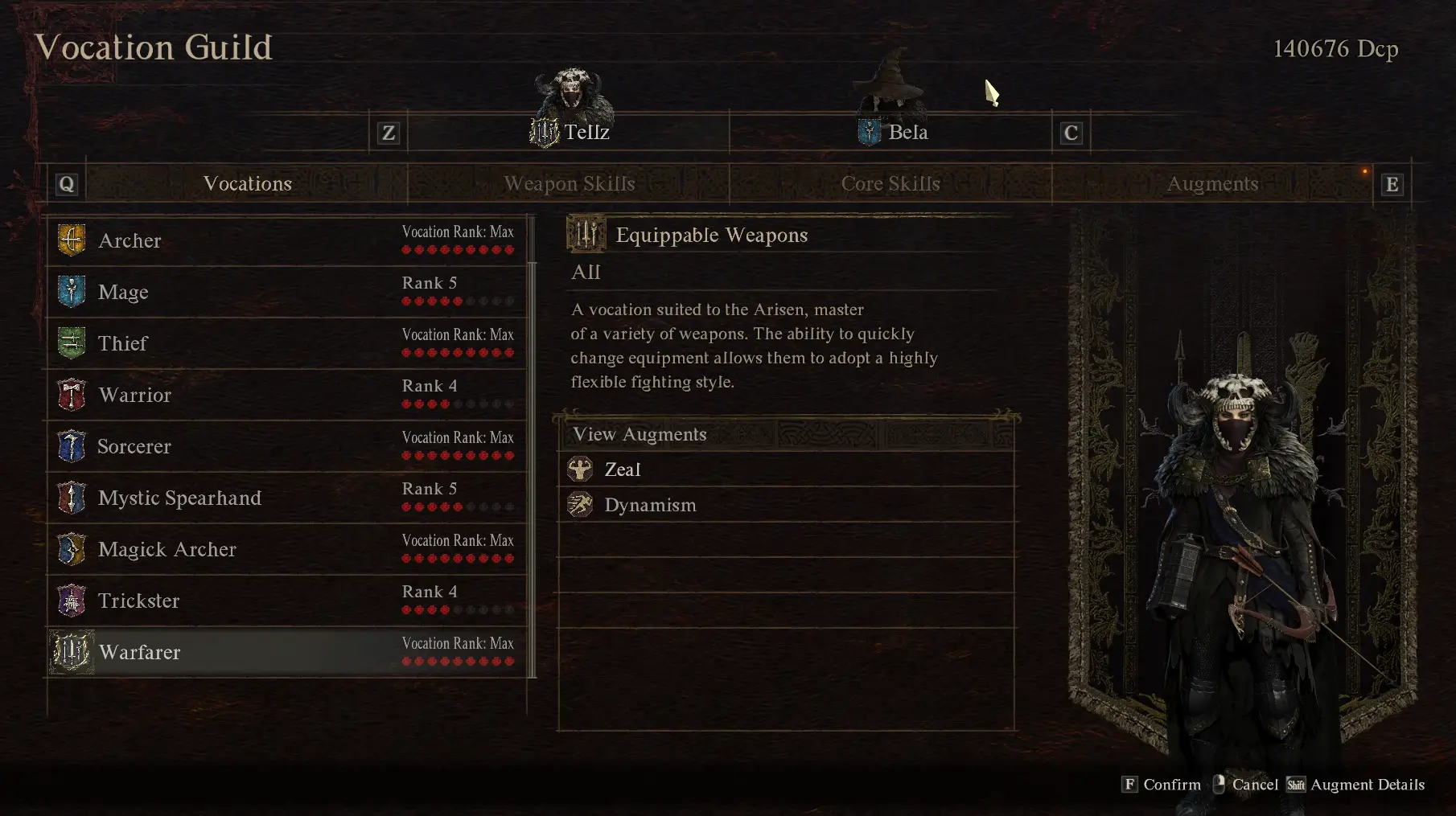The image size is (1456, 816).
Task: Select the Thief vocation emblem
Action: click(72, 342)
